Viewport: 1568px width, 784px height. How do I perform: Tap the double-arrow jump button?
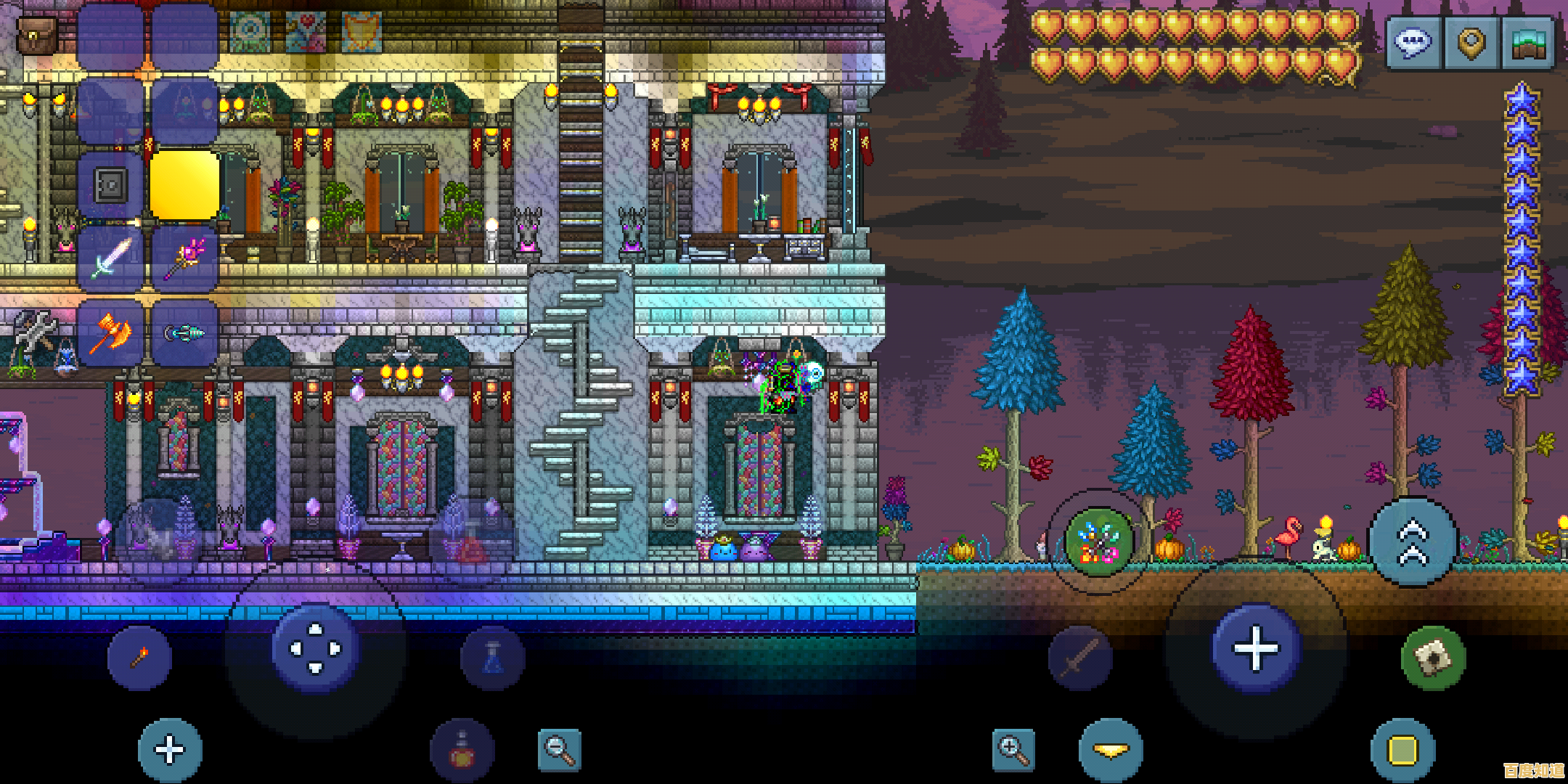pos(1412,542)
